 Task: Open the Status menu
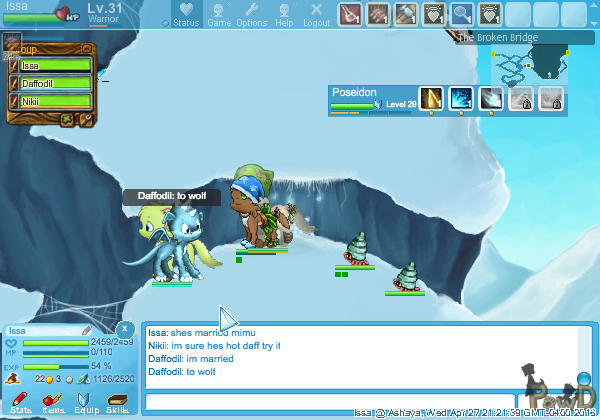click(x=186, y=14)
